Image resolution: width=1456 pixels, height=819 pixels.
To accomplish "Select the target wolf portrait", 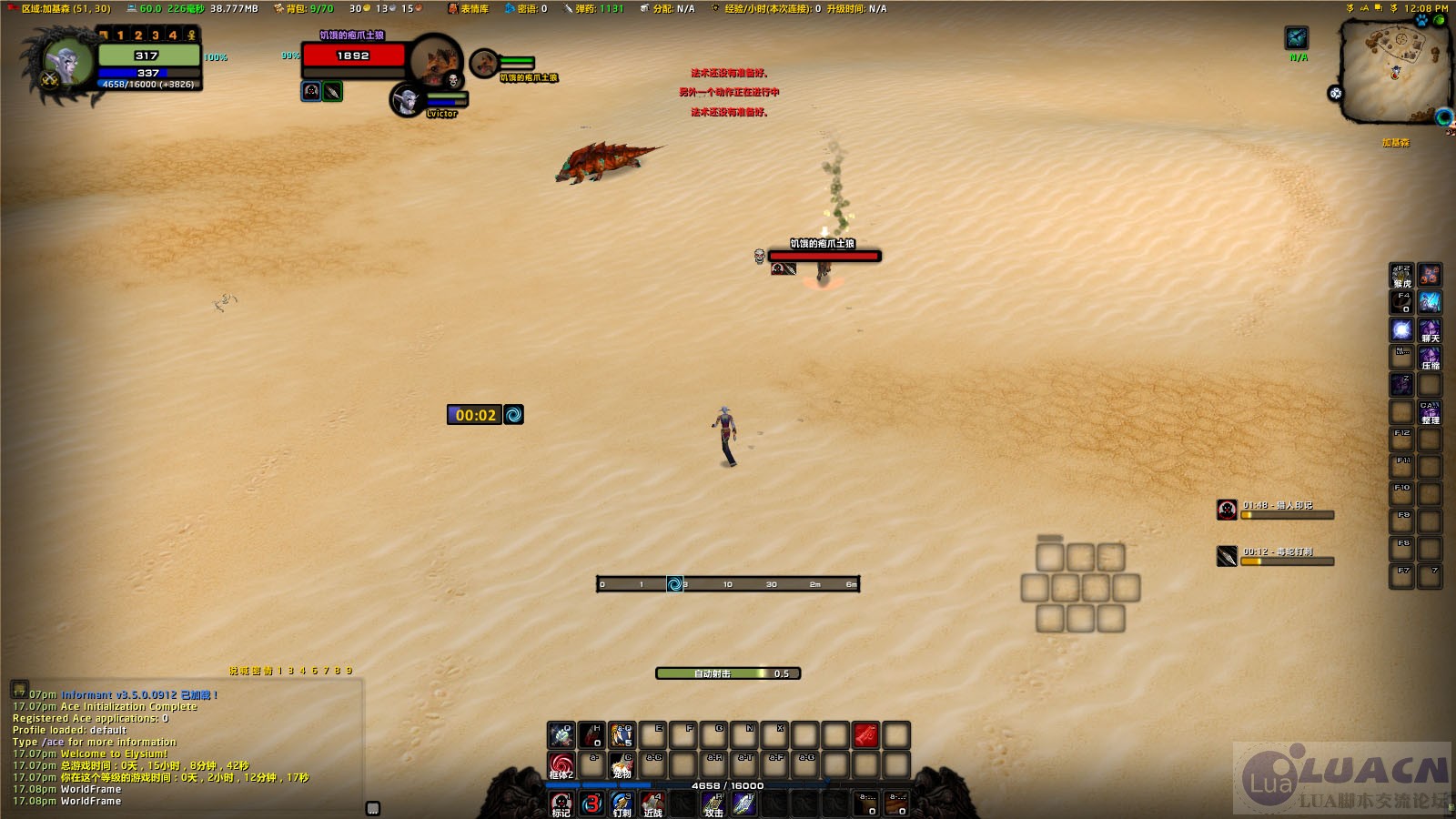I will tap(435, 61).
